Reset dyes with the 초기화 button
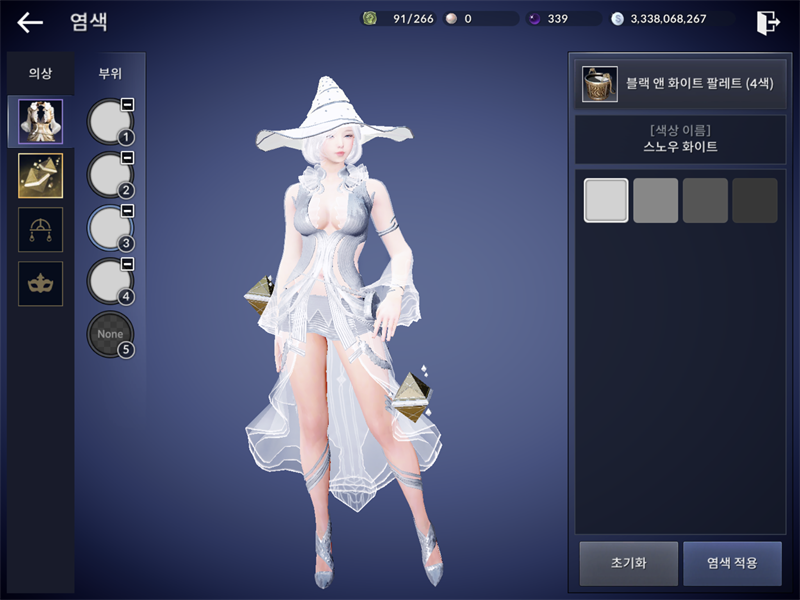Viewport: 800px width, 600px height. tap(628, 563)
